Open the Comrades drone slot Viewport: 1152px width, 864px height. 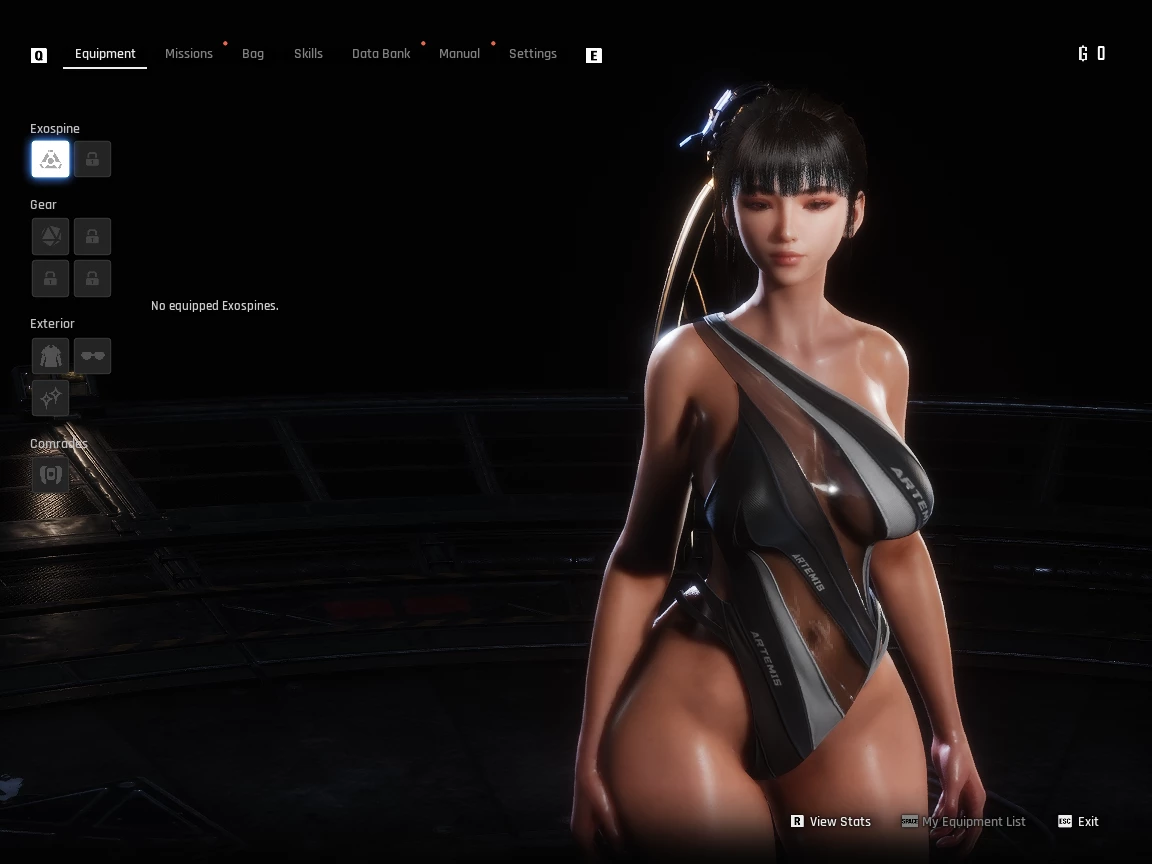(50, 474)
